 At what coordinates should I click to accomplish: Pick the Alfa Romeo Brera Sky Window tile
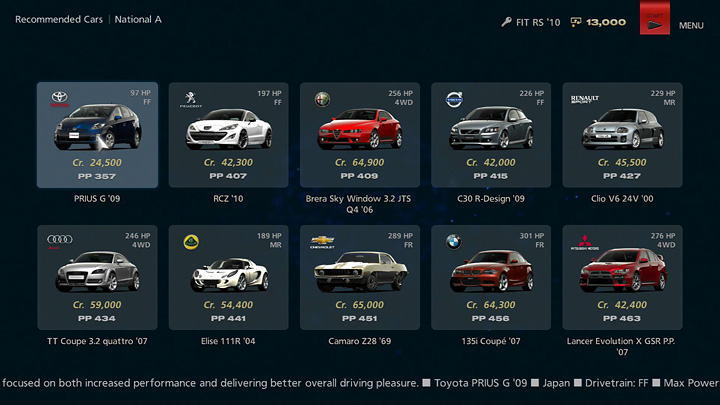click(x=360, y=135)
